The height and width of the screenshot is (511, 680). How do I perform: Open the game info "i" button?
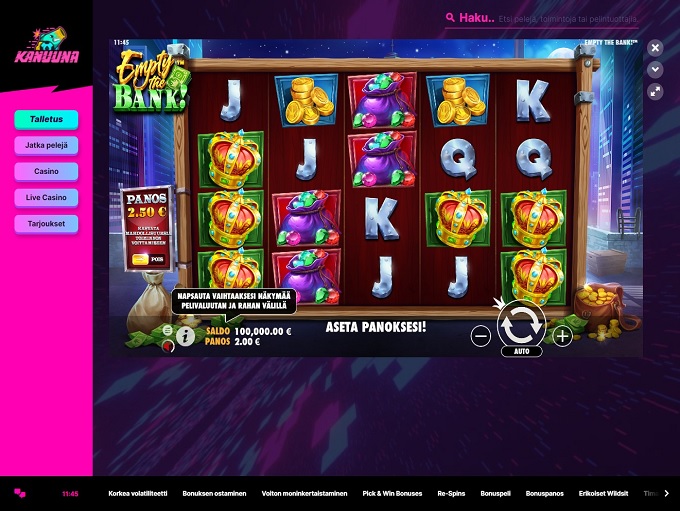pos(185,338)
